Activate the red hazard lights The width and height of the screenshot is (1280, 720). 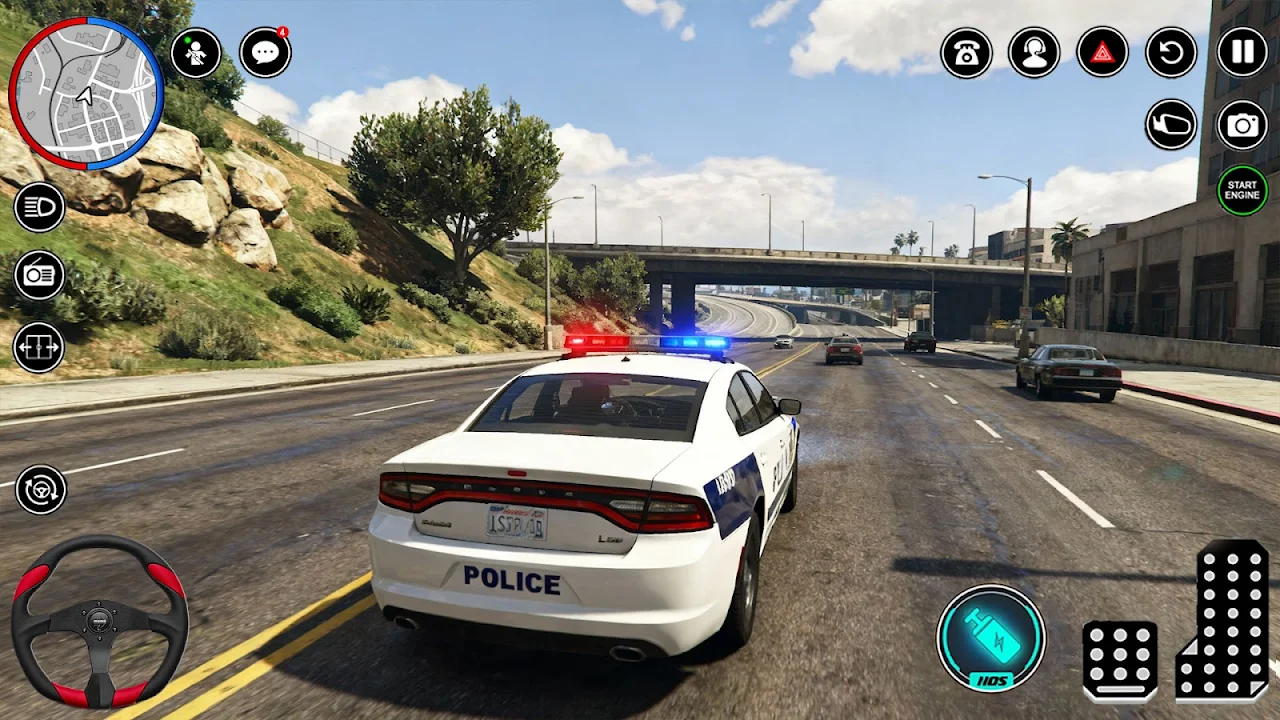(x=1102, y=53)
